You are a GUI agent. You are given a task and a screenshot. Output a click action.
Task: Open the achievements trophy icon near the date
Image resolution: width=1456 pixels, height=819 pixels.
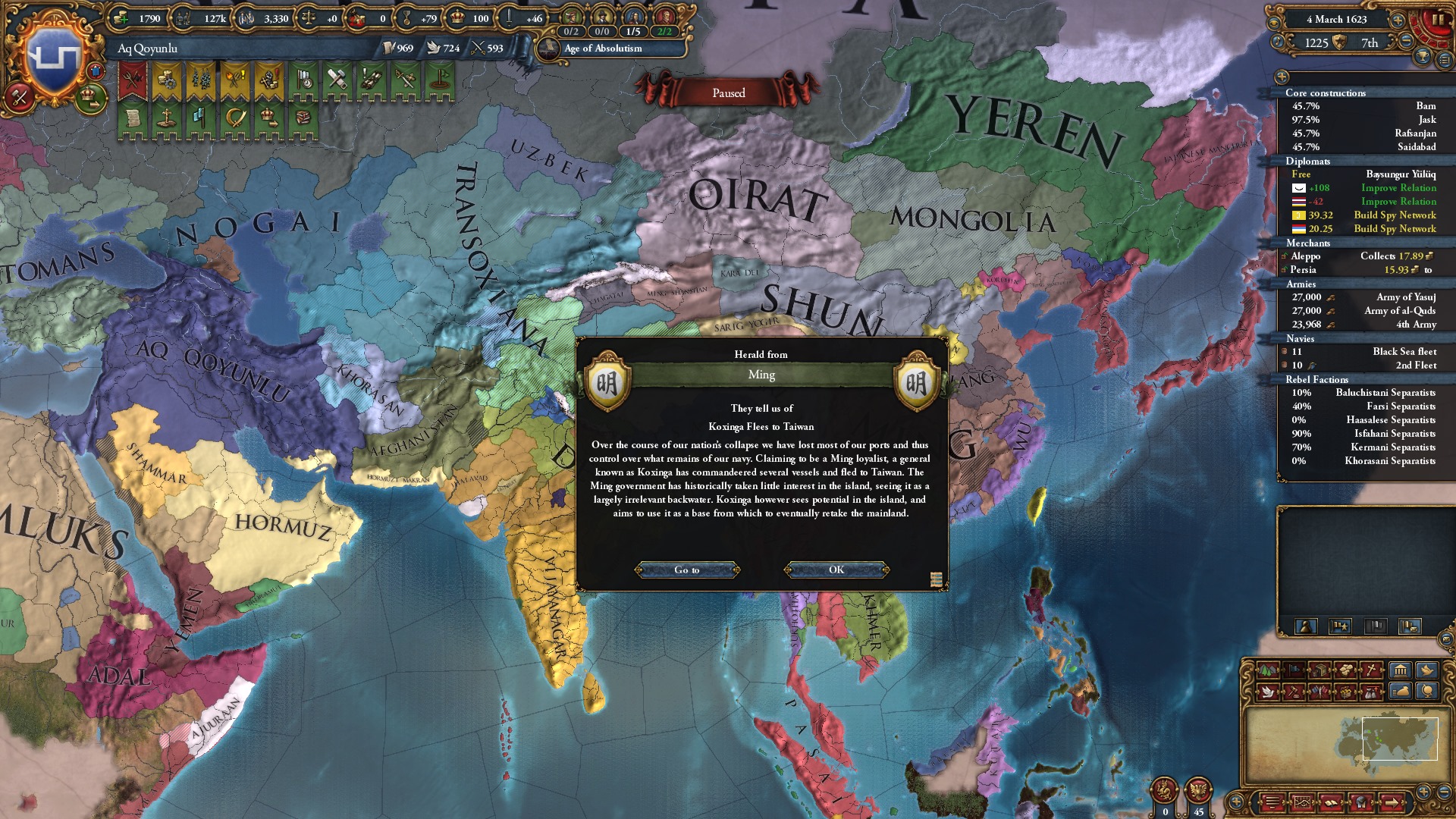point(1422,57)
